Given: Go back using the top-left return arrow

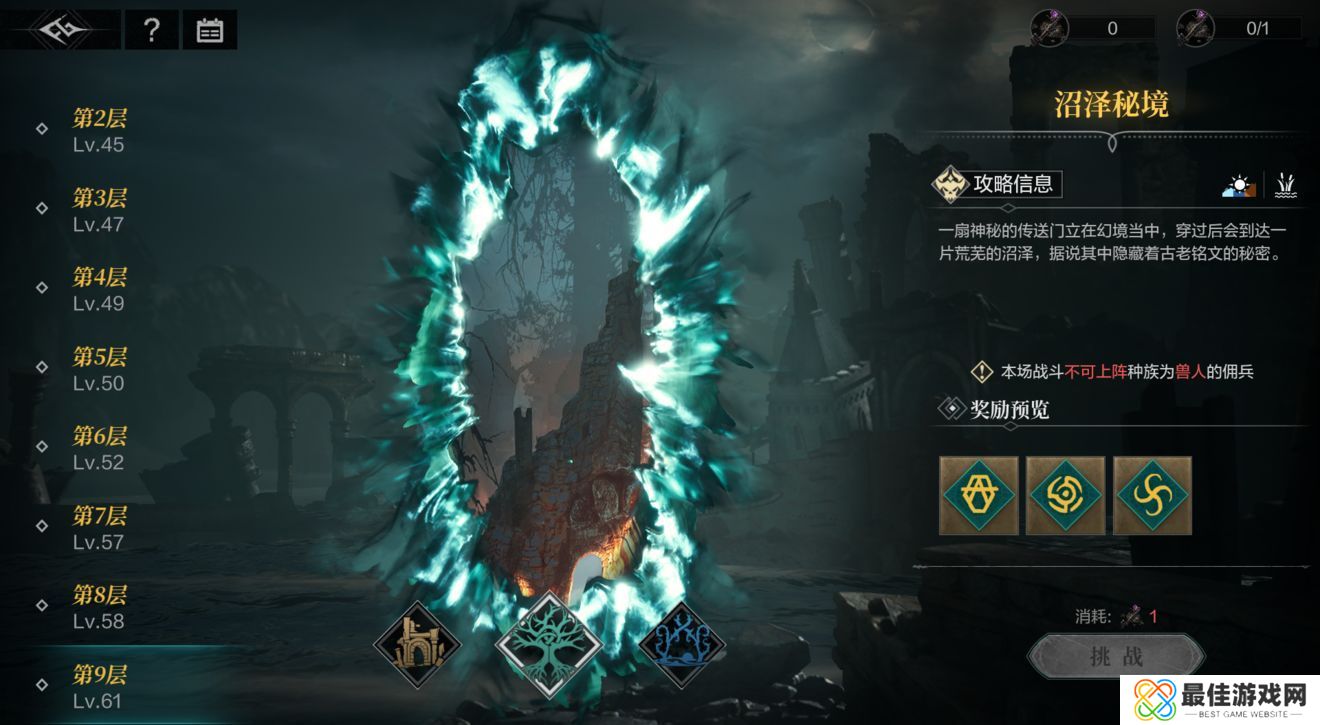Looking at the screenshot, I should [62, 30].
